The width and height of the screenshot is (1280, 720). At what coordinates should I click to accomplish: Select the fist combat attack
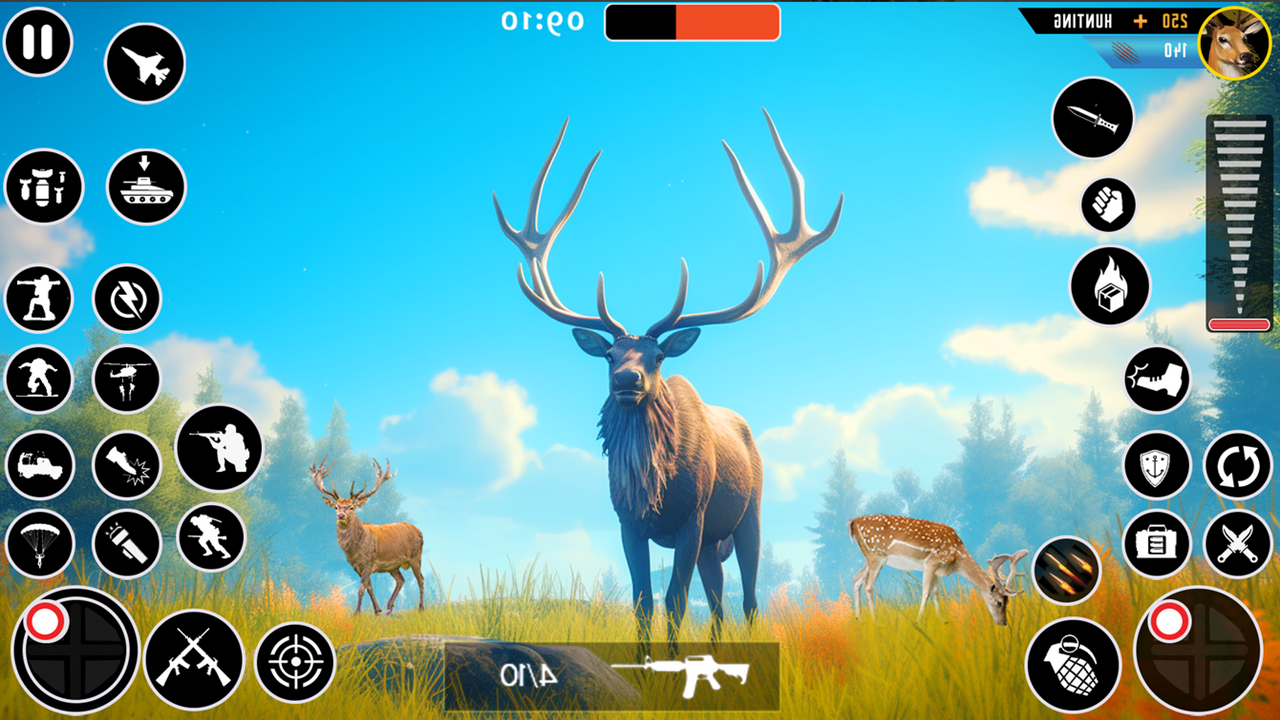click(1107, 204)
